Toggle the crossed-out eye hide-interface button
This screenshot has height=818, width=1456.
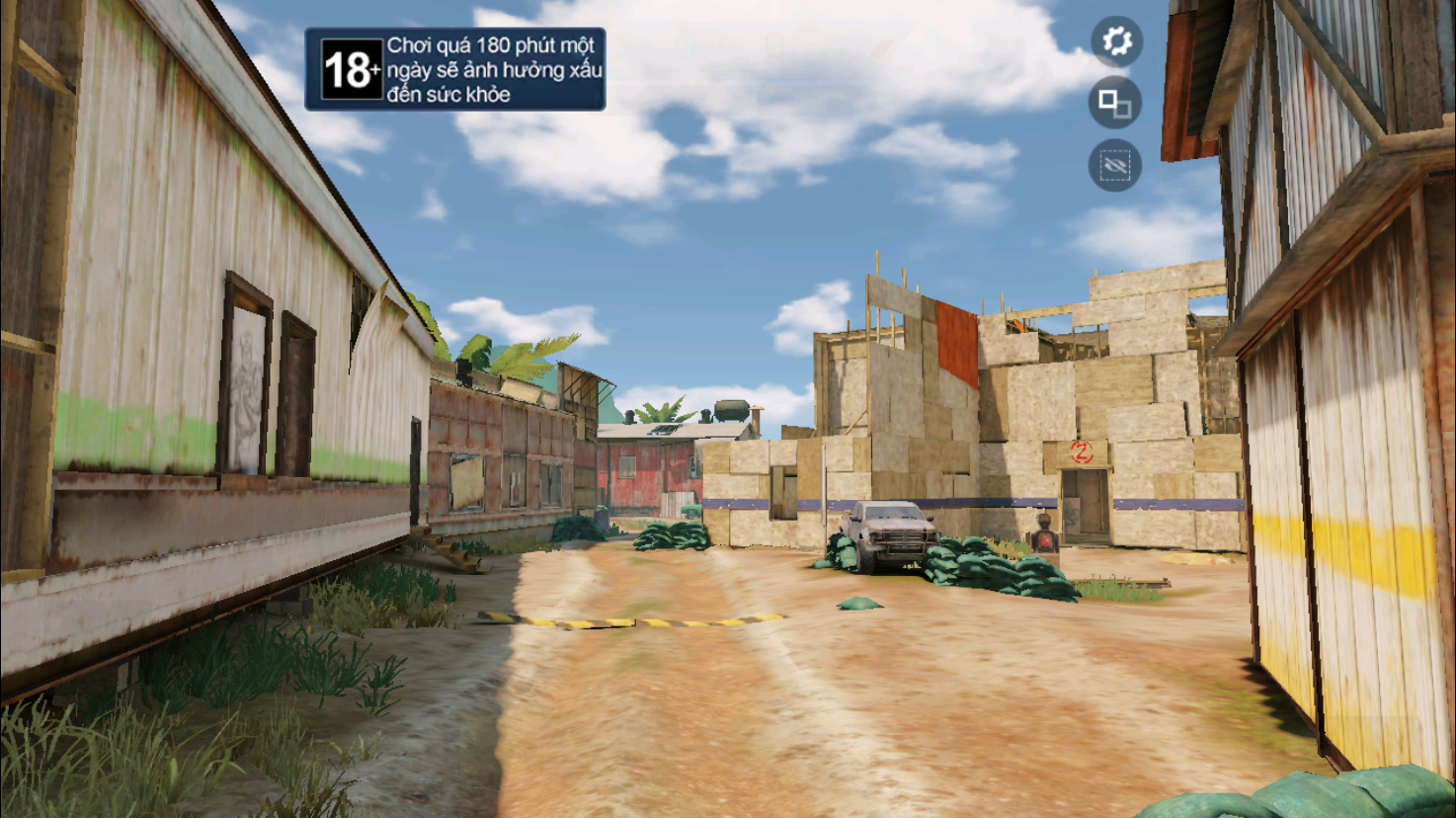1115,165
